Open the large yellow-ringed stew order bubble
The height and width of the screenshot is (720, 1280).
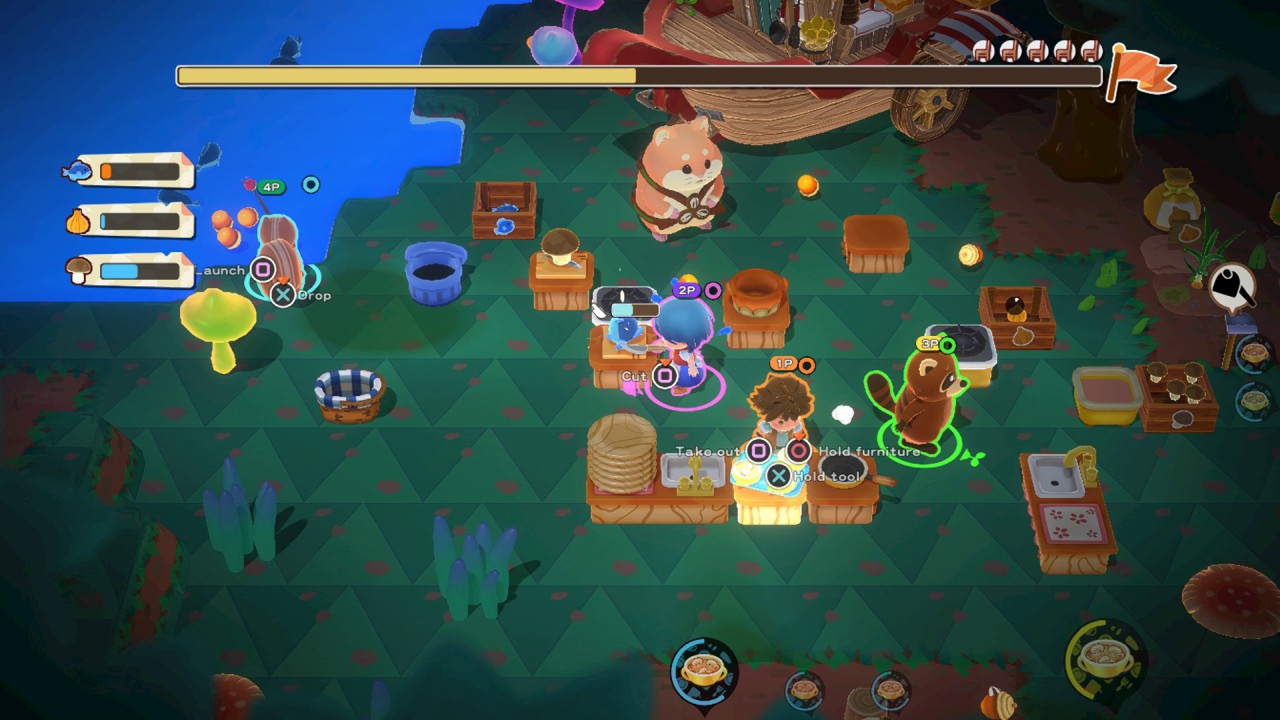[1105, 659]
